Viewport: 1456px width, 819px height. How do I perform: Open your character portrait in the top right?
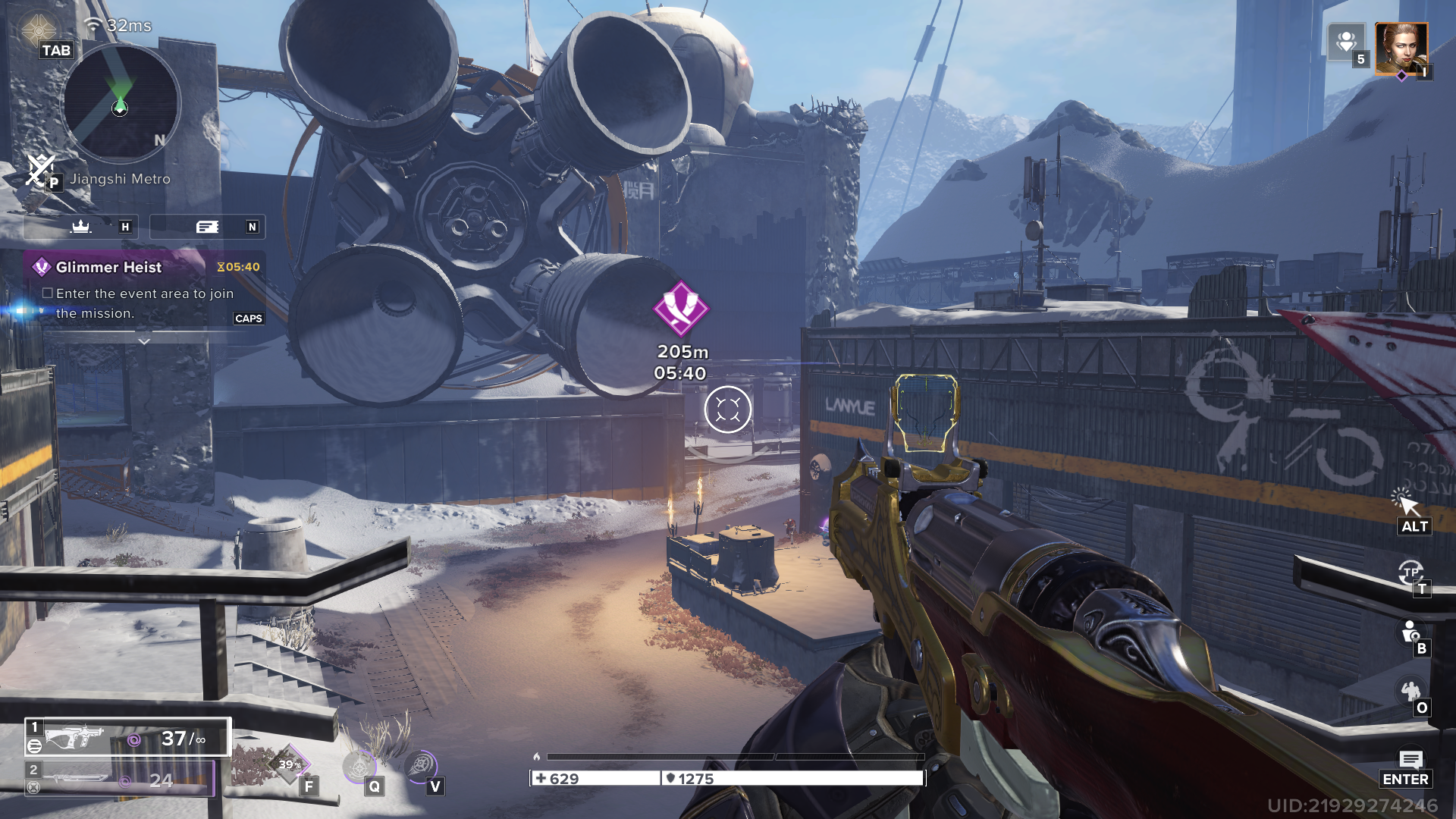coord(1402,49)
